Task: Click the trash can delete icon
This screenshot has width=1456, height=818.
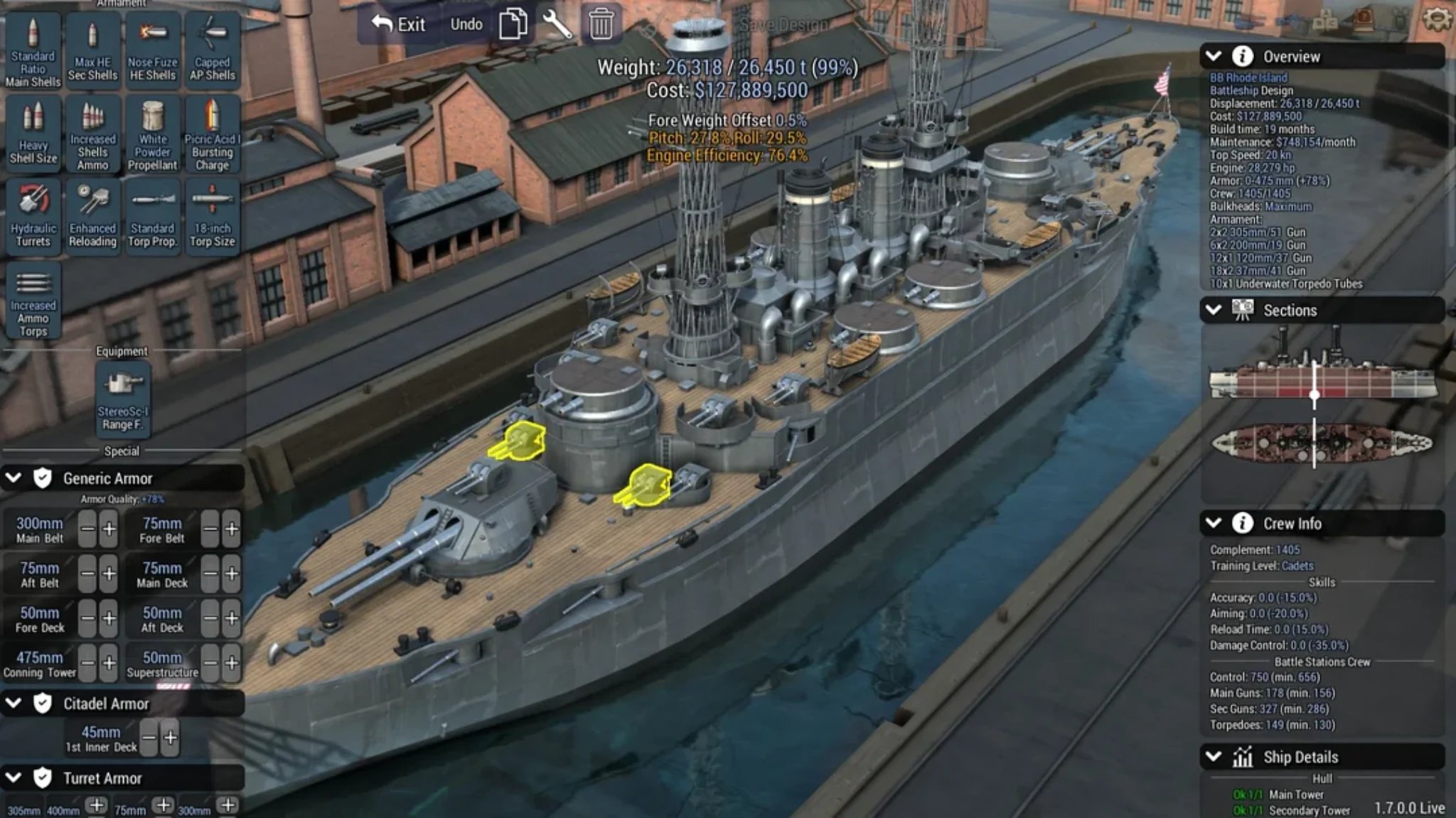Action: 601,24
